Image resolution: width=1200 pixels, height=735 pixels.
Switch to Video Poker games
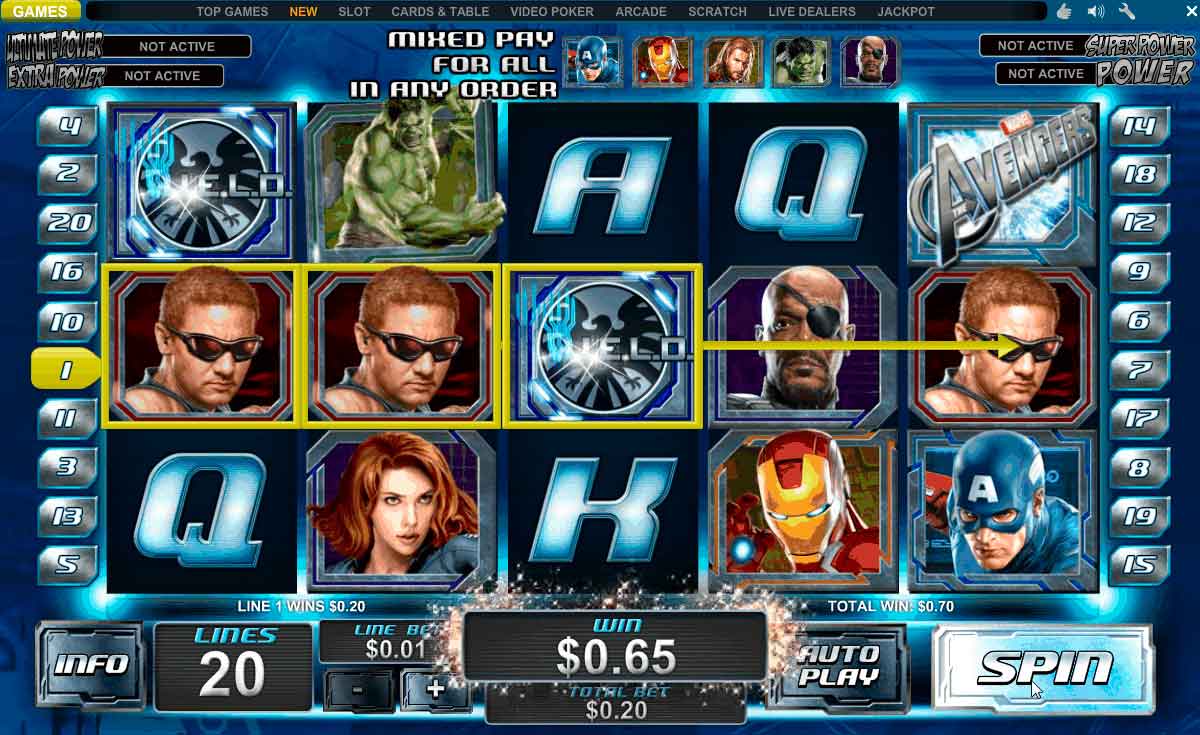(552, 12)
